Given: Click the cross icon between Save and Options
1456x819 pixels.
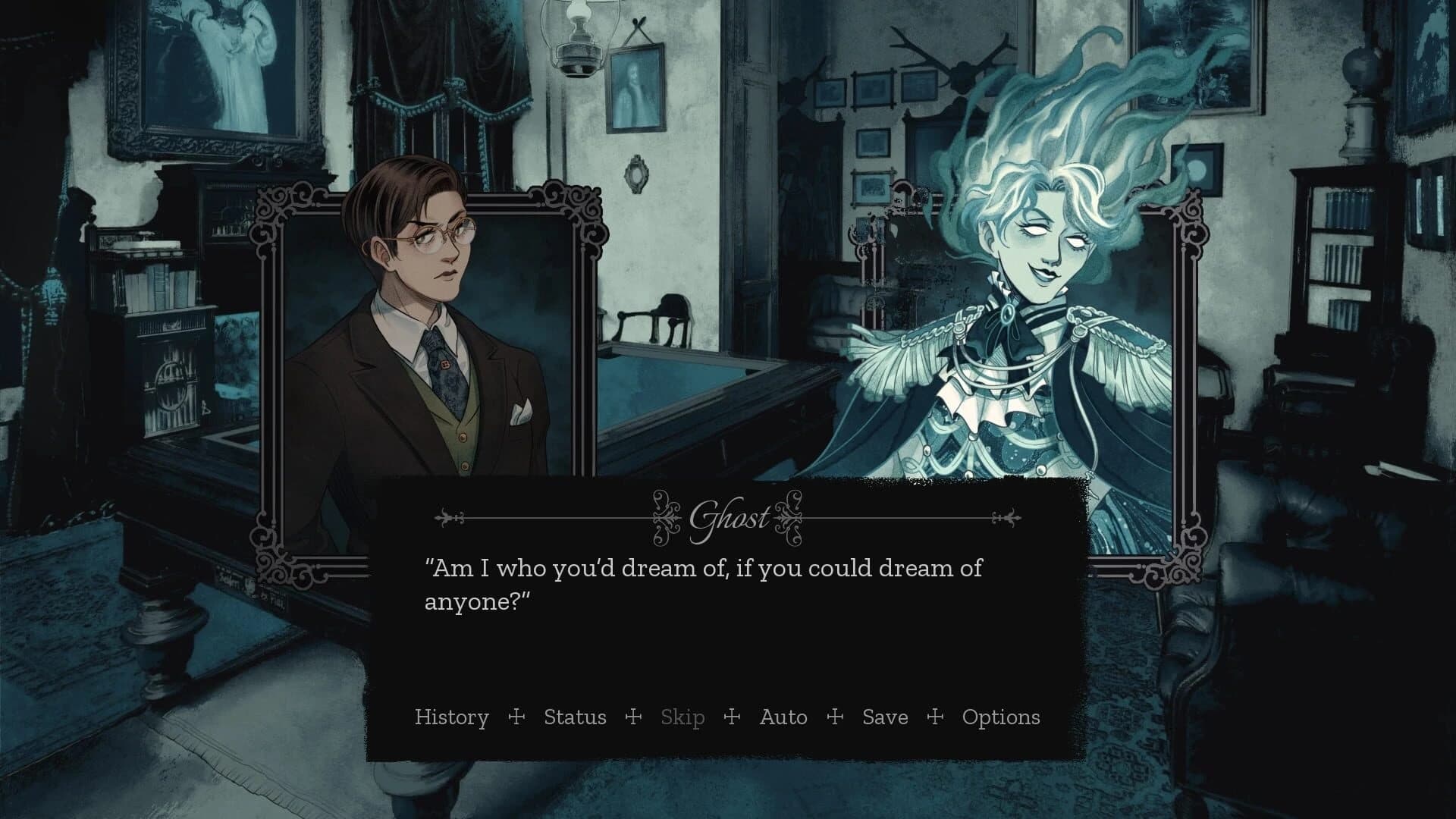Looking at the screenshot, I should point(934,717).
